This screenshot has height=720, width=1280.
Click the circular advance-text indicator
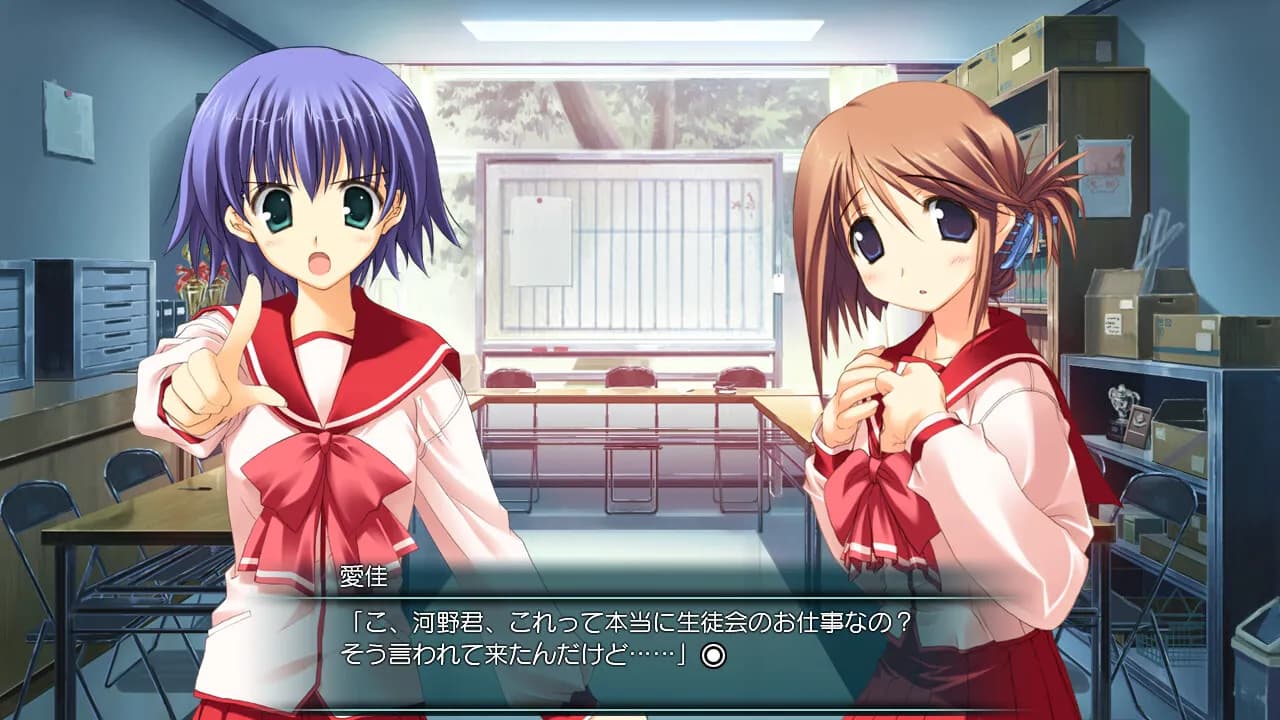713,655
